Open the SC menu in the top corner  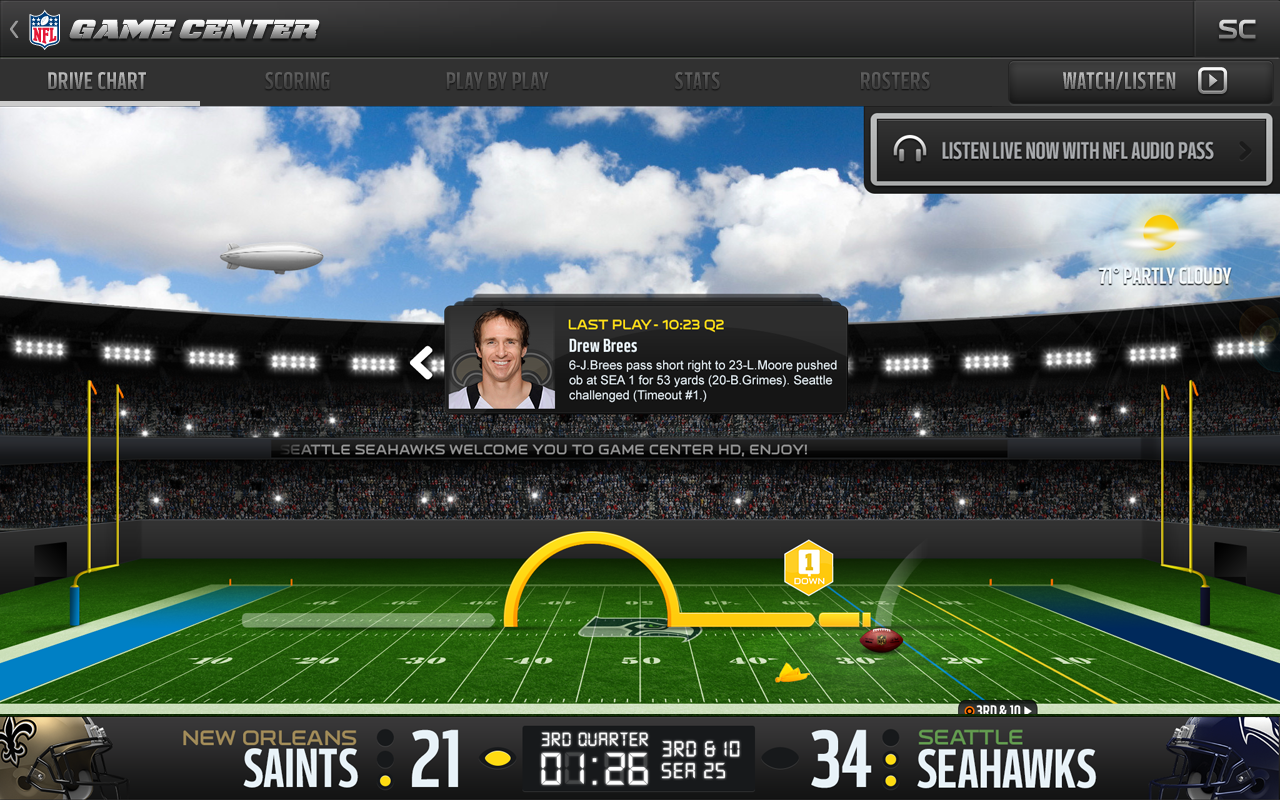1236,29
